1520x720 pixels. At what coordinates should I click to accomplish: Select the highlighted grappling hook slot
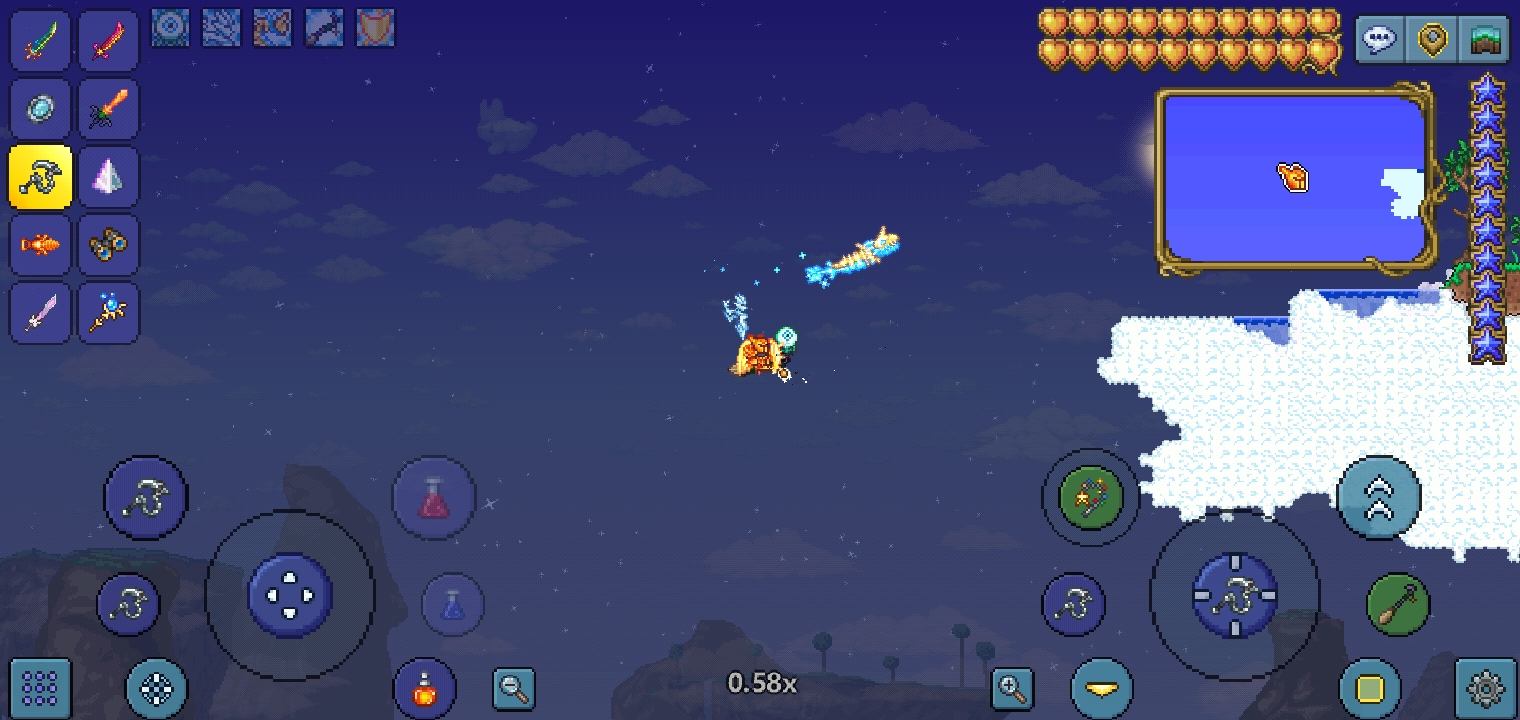point(41,177)
